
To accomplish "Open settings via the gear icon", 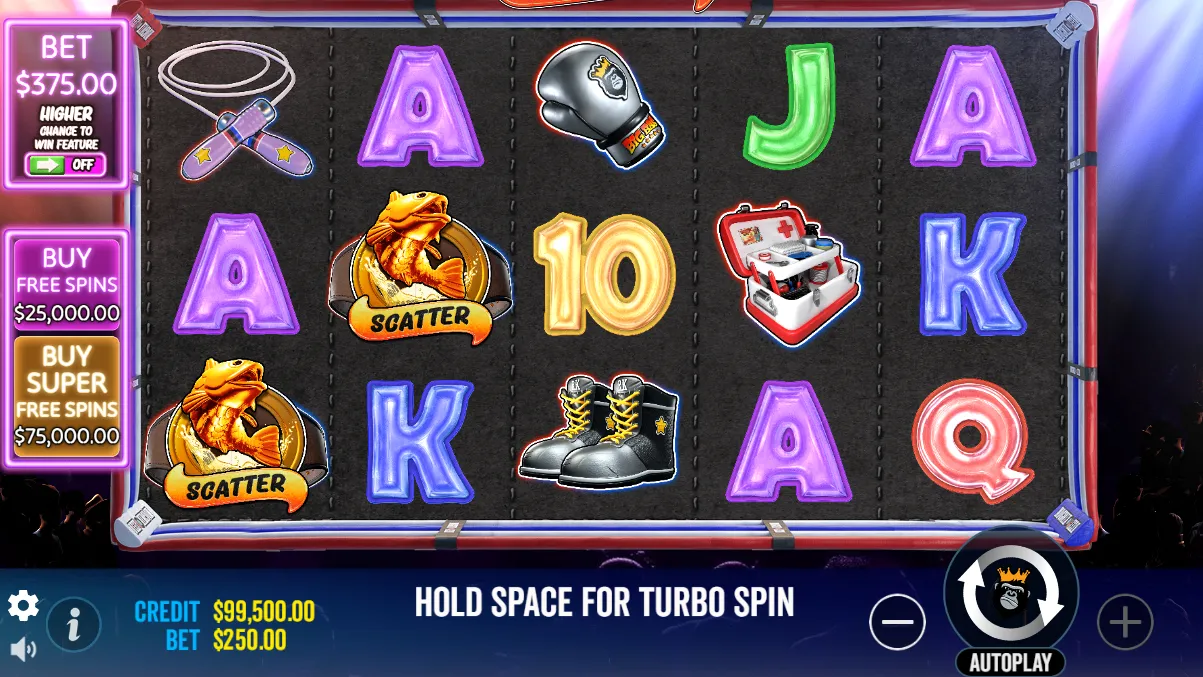I will (23, 605).
